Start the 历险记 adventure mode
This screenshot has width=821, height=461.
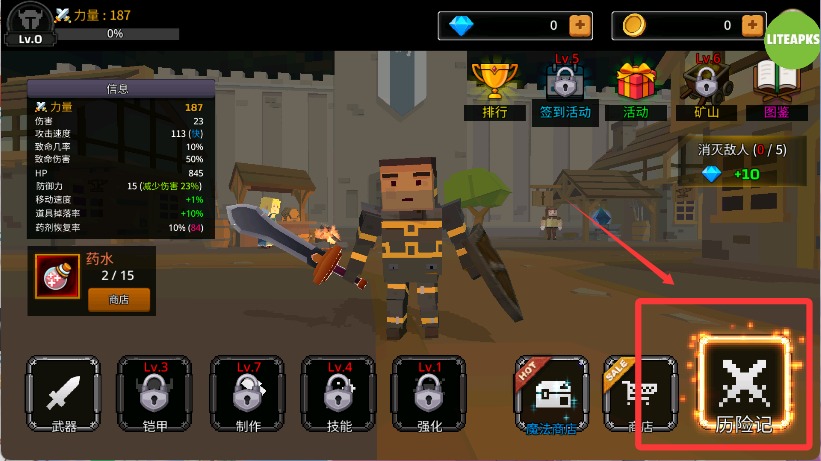744,386
